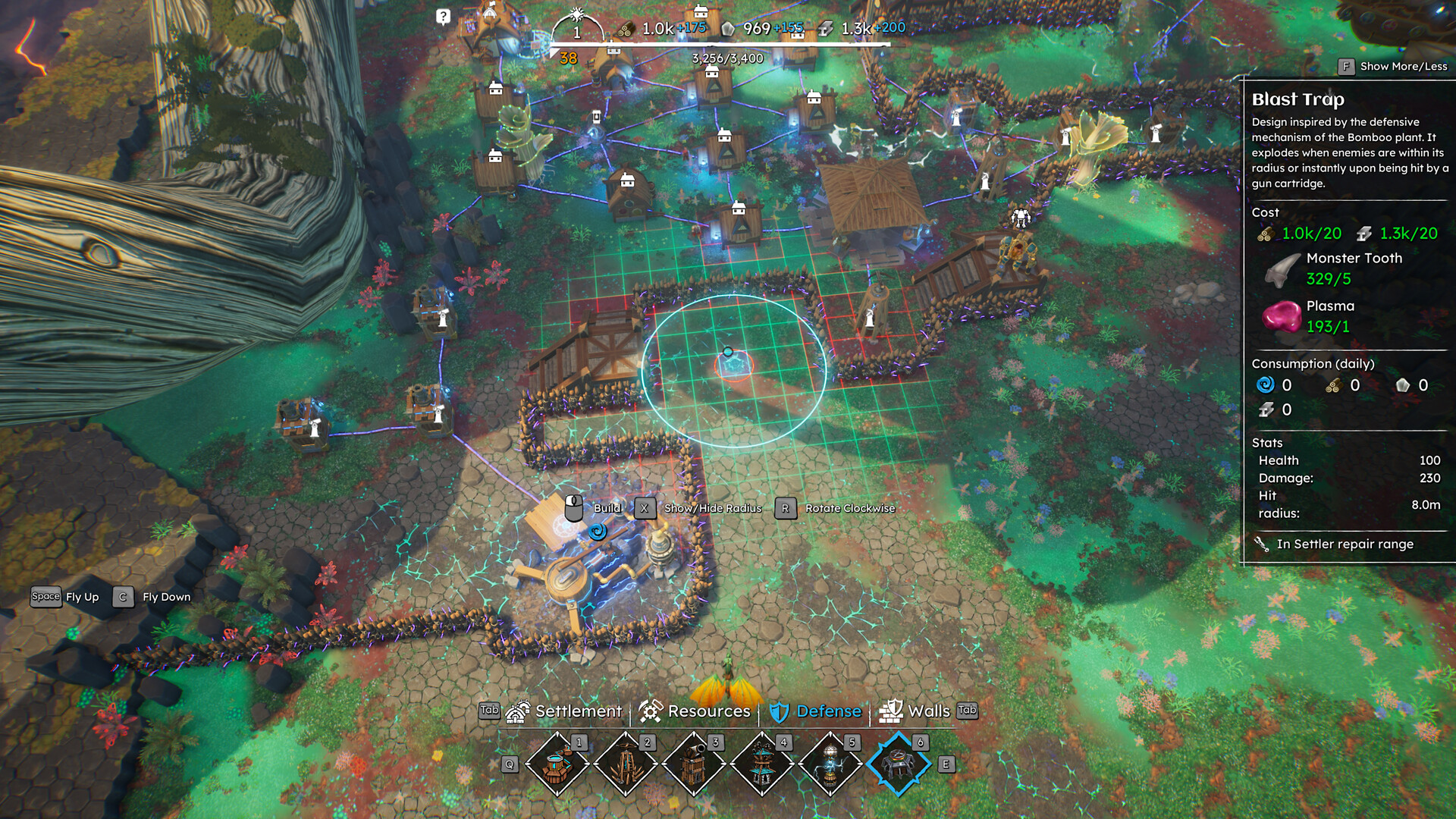Switch to the Settlement build tab

click(564, 711)
